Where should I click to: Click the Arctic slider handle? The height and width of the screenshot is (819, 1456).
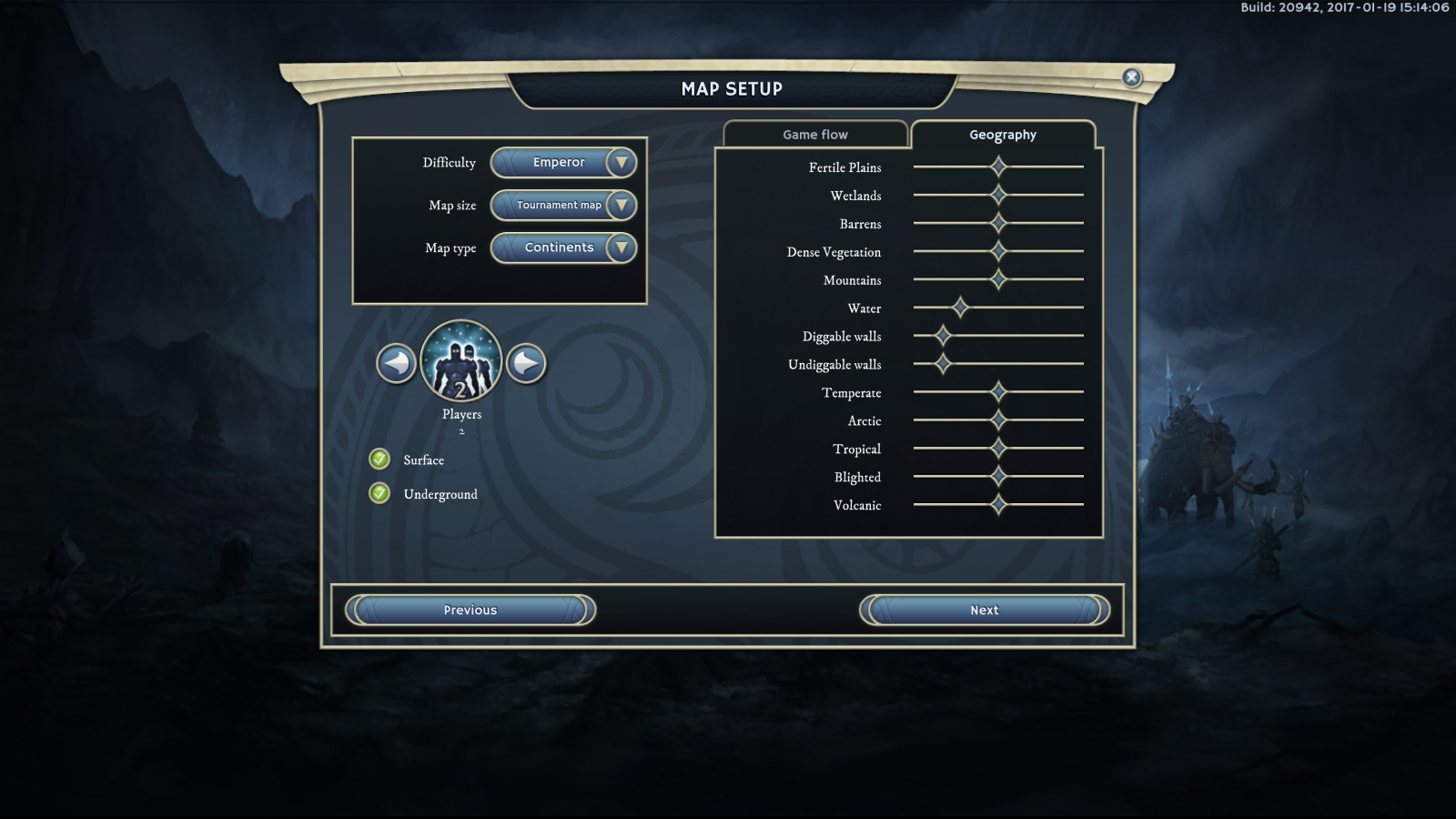(x=998, y=420)
